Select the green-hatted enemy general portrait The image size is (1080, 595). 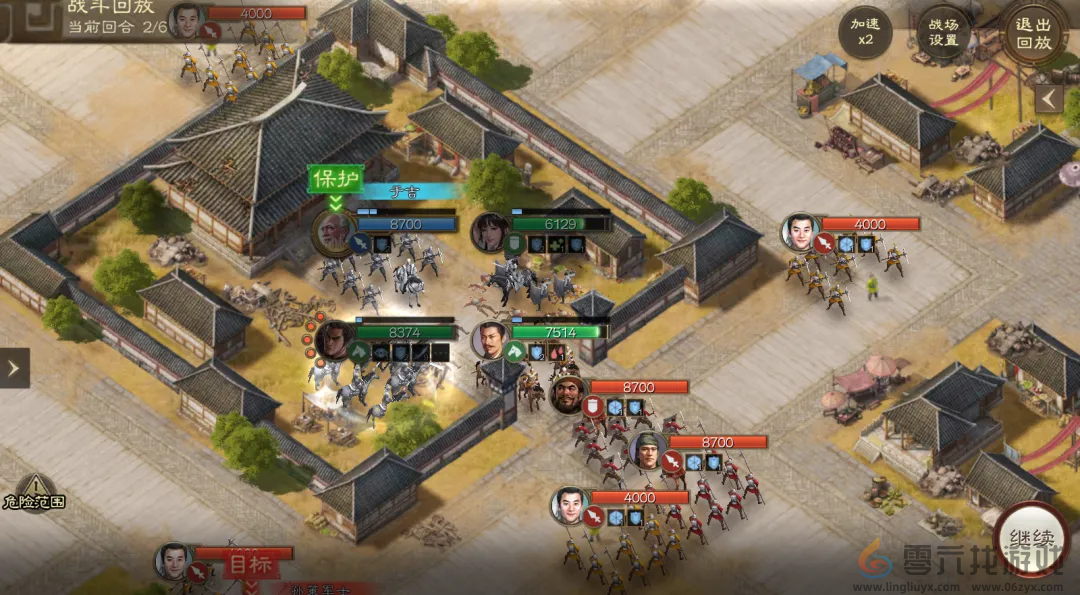coord(647,451)
